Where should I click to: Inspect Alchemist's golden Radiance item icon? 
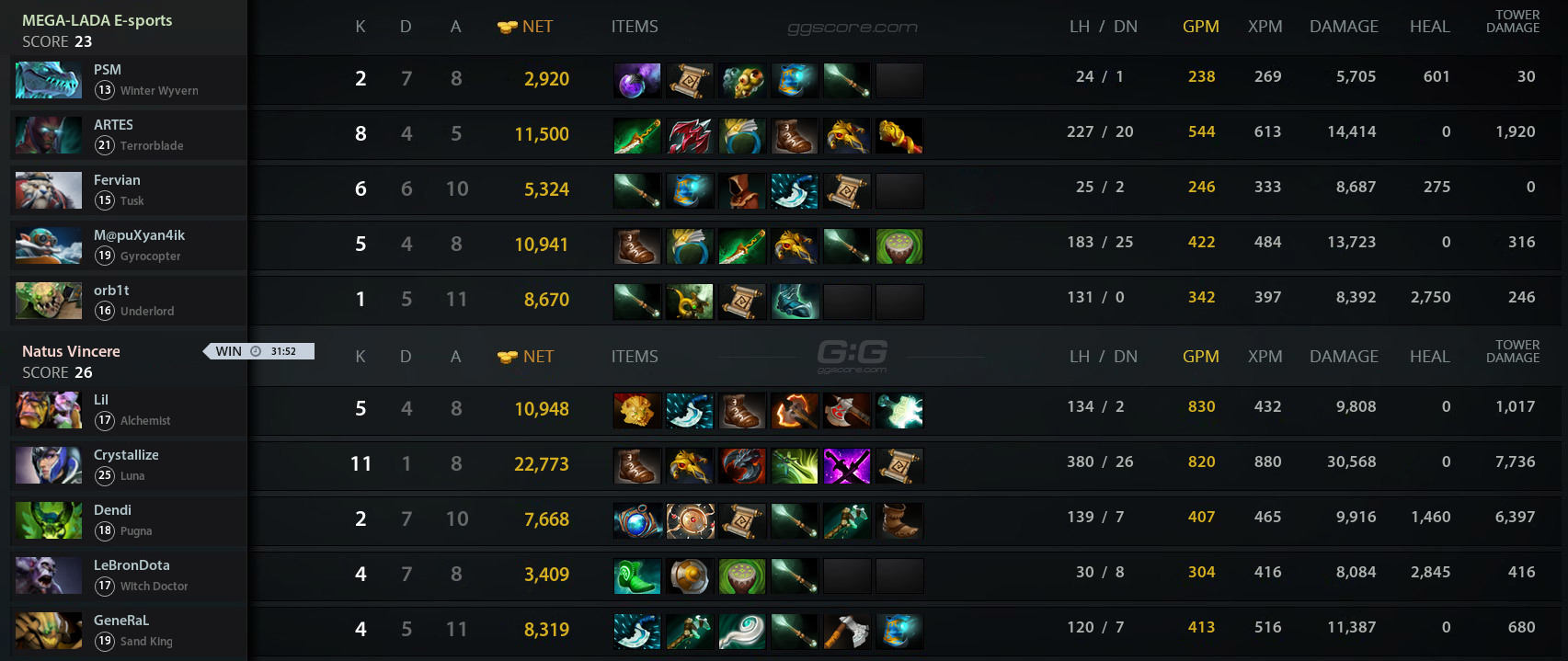[636, 411]
